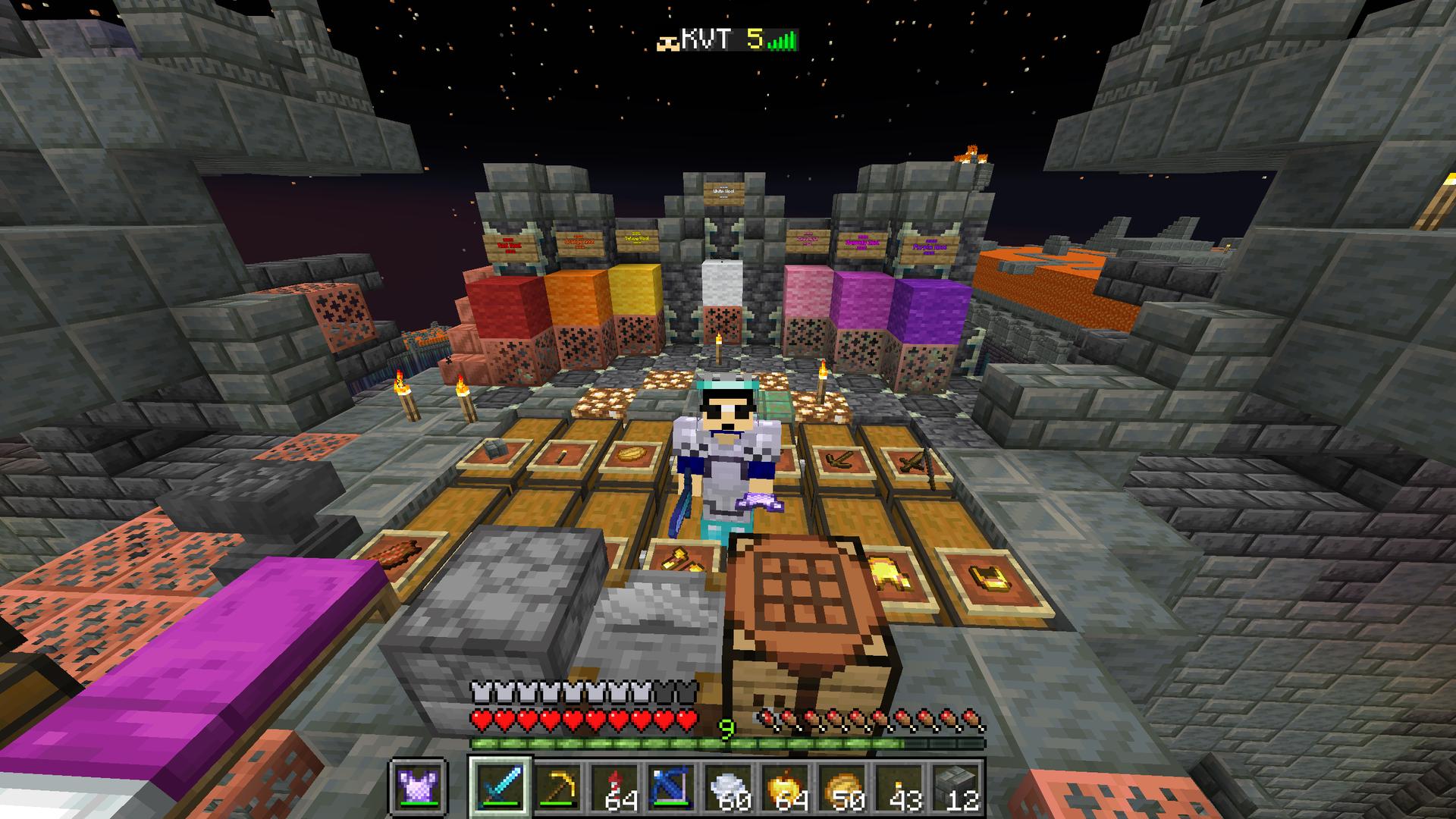Image resolution: width=1456 pixels, height=819 pixels.
Task: Equip the blue crossbow from hotbar
Action: coord(671,786)
